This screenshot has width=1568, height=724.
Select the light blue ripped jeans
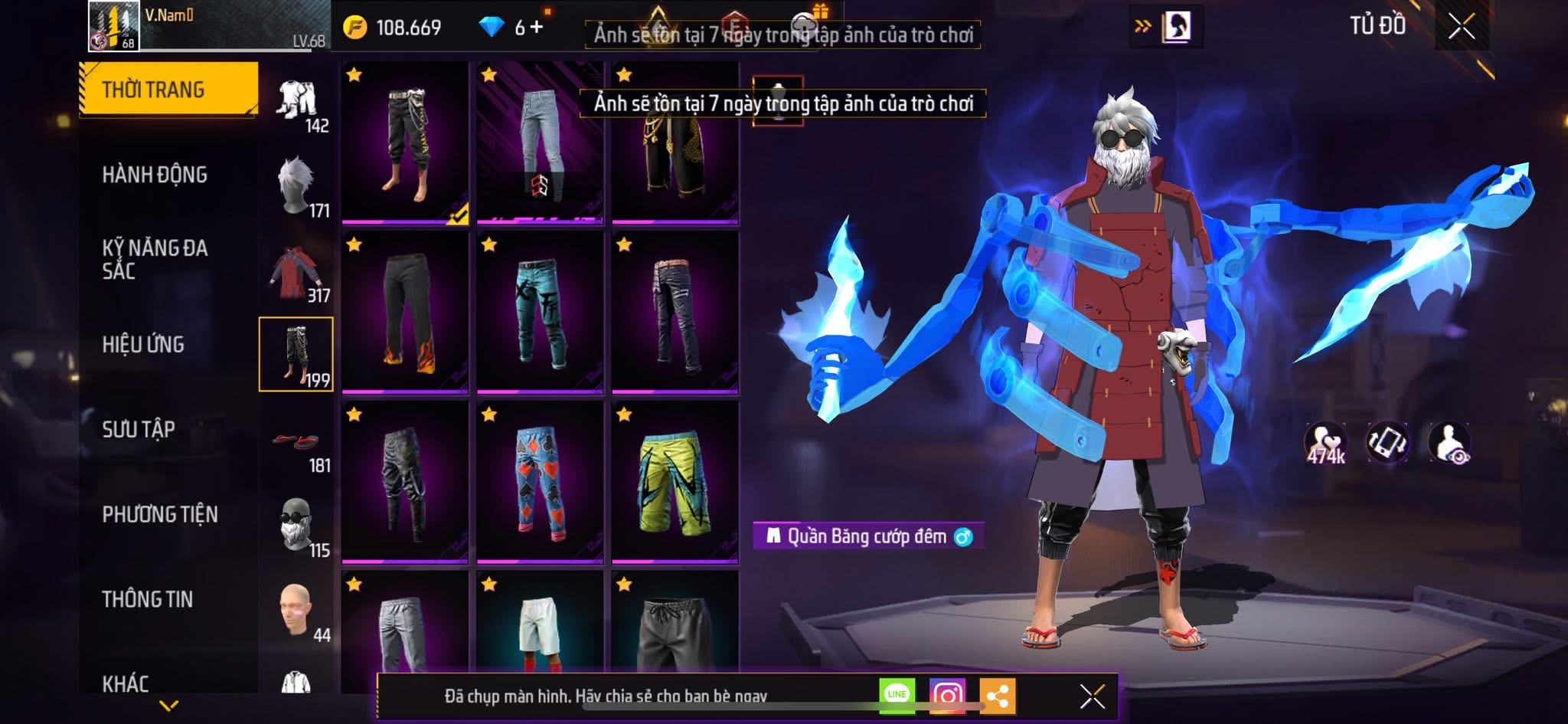pos(540,143)
